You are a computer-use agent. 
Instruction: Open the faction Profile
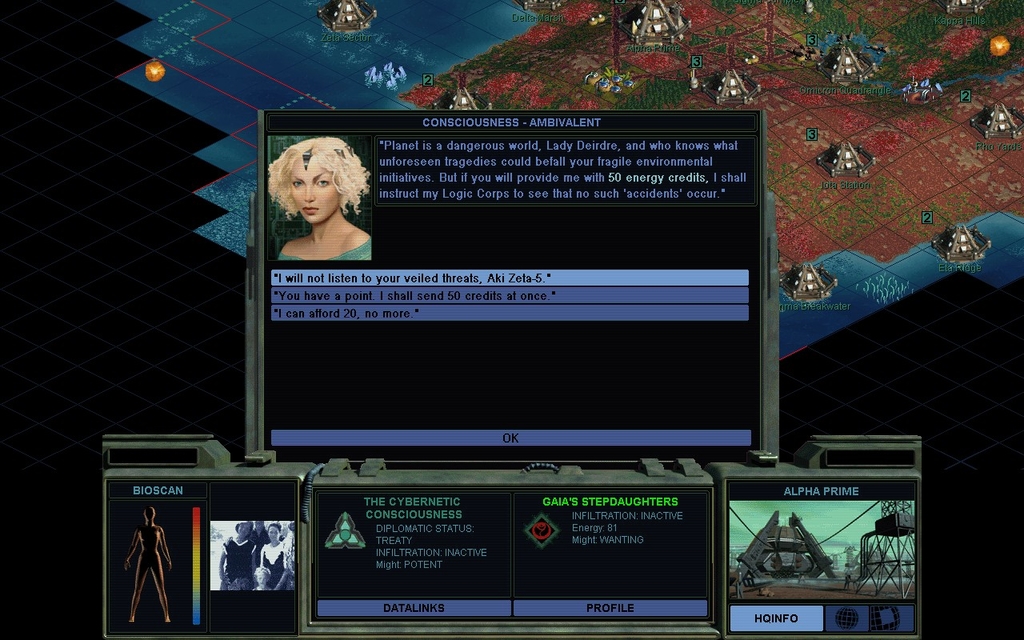pyautogui.click(x=610, y=608)
